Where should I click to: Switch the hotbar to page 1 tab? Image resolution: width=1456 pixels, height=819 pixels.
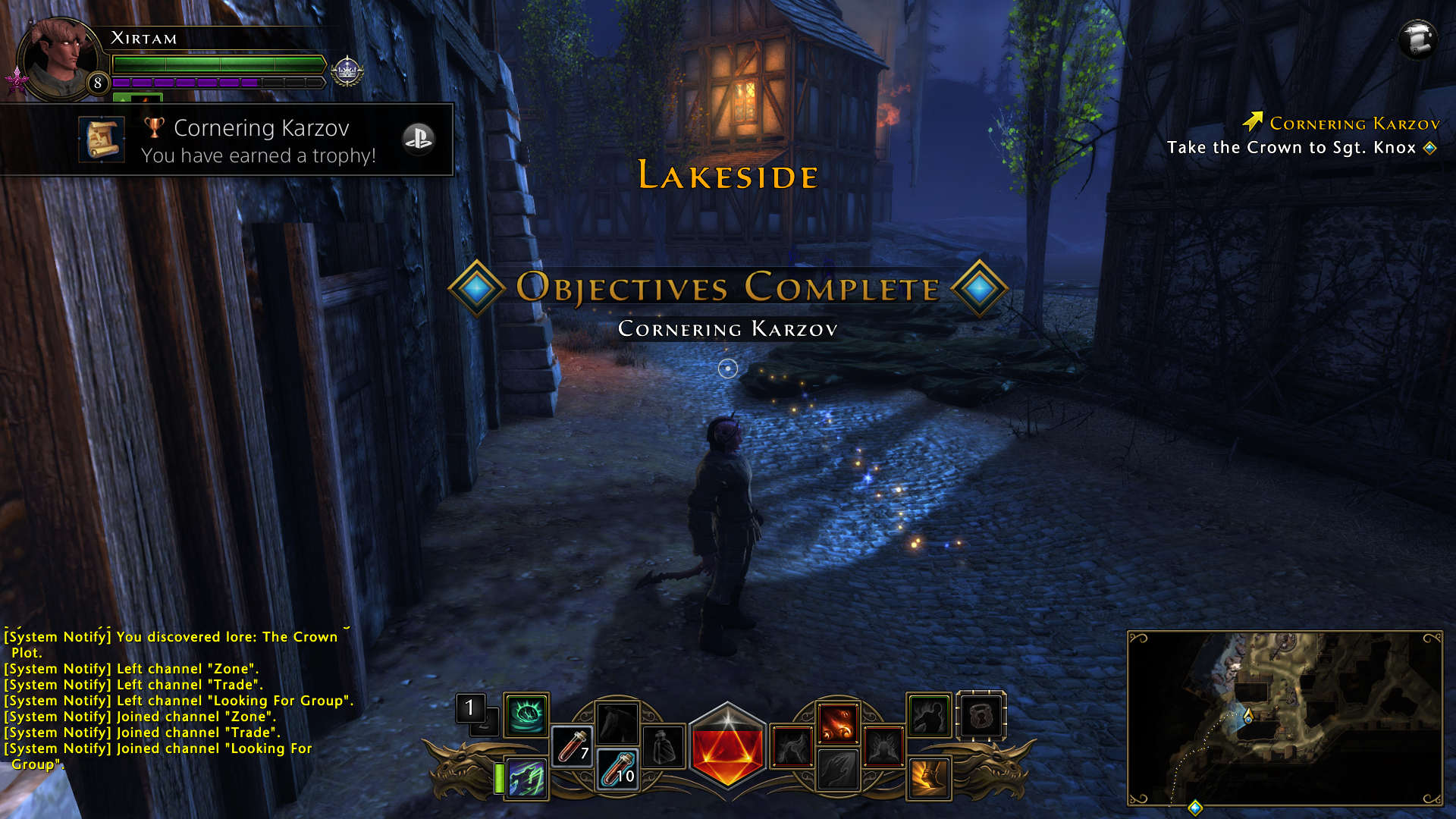point(469,708)
